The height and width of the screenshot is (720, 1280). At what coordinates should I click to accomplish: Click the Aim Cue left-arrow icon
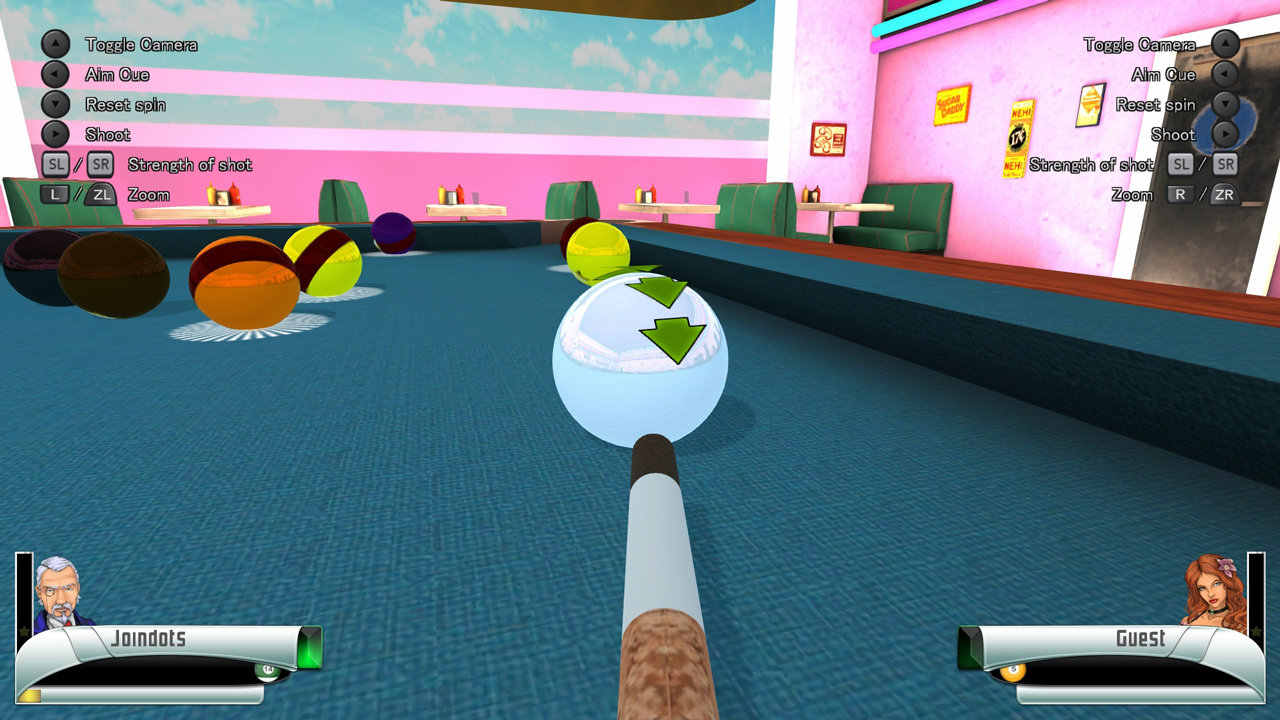click(x=55, y=74)
